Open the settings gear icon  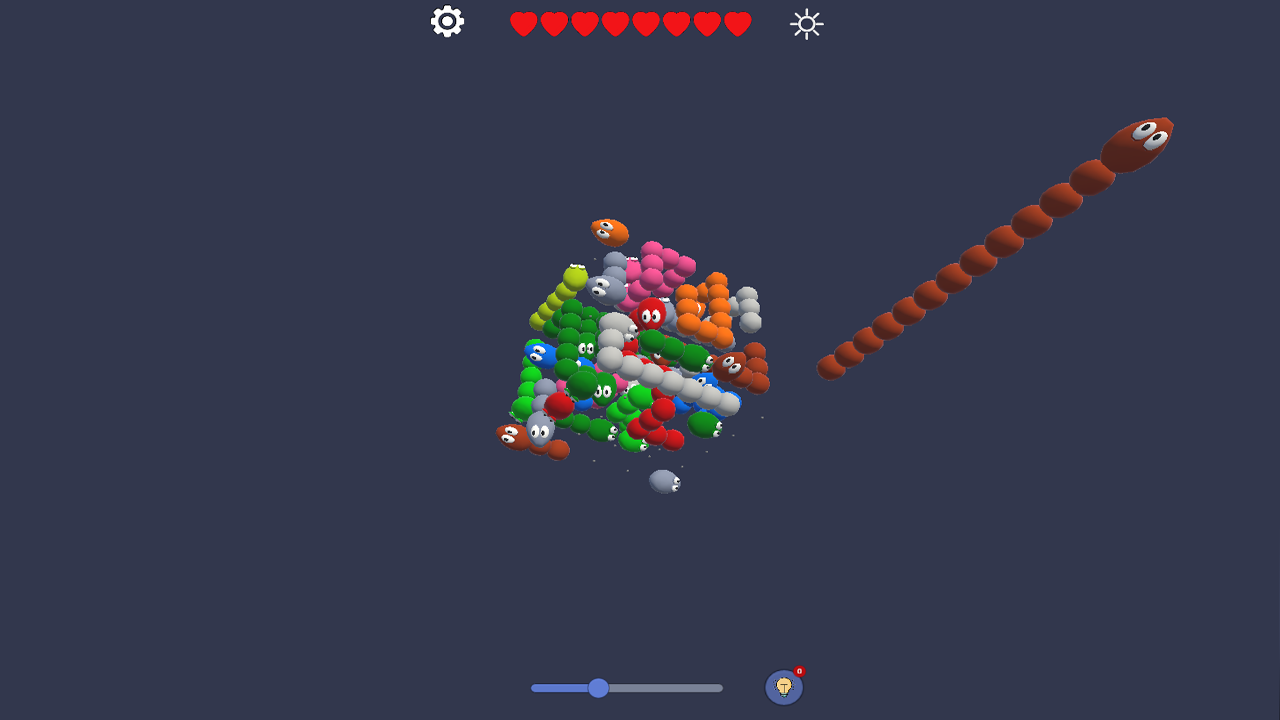[x=446, y=21]
